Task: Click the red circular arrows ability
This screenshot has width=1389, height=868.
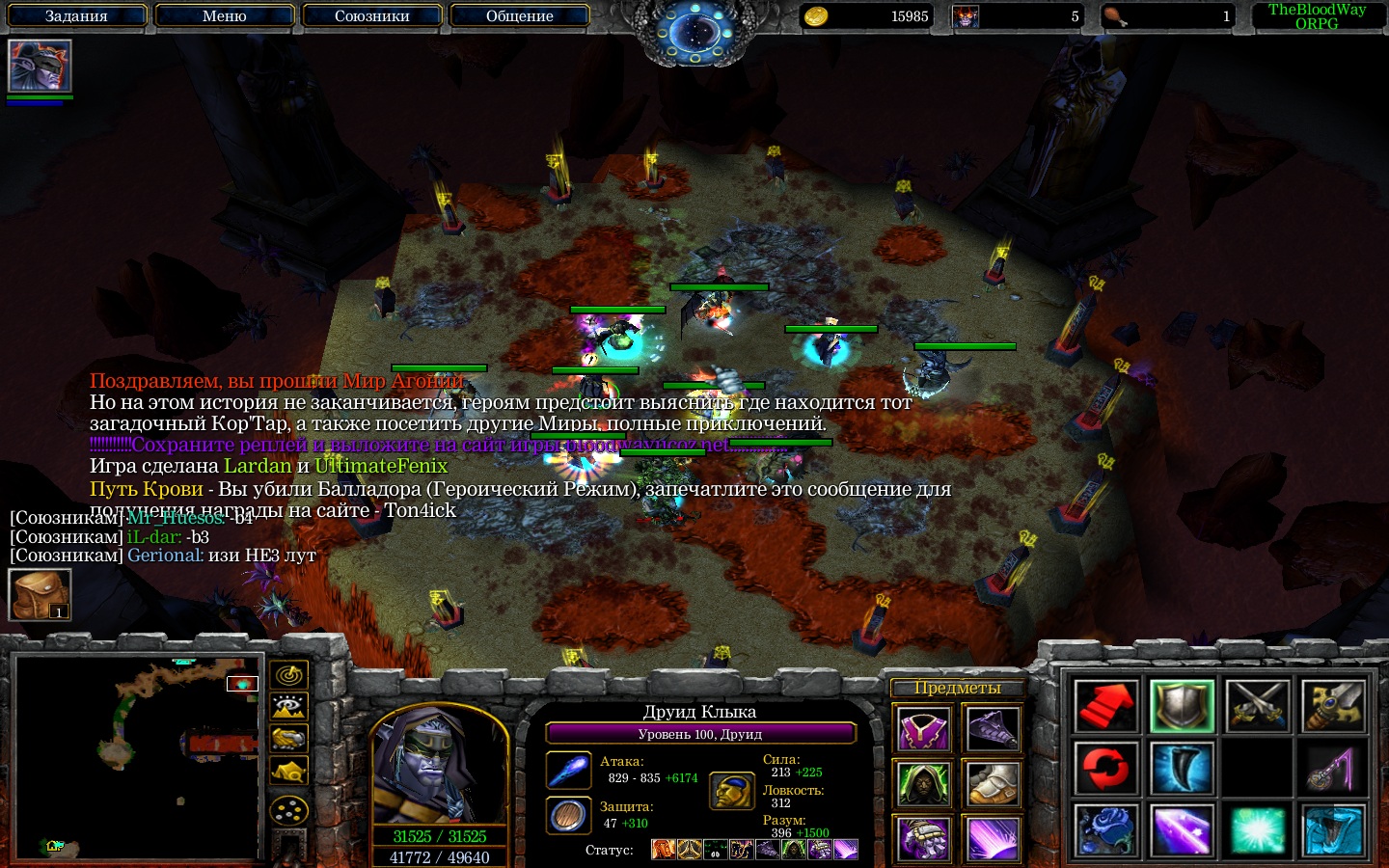Action: [1105, 769]
